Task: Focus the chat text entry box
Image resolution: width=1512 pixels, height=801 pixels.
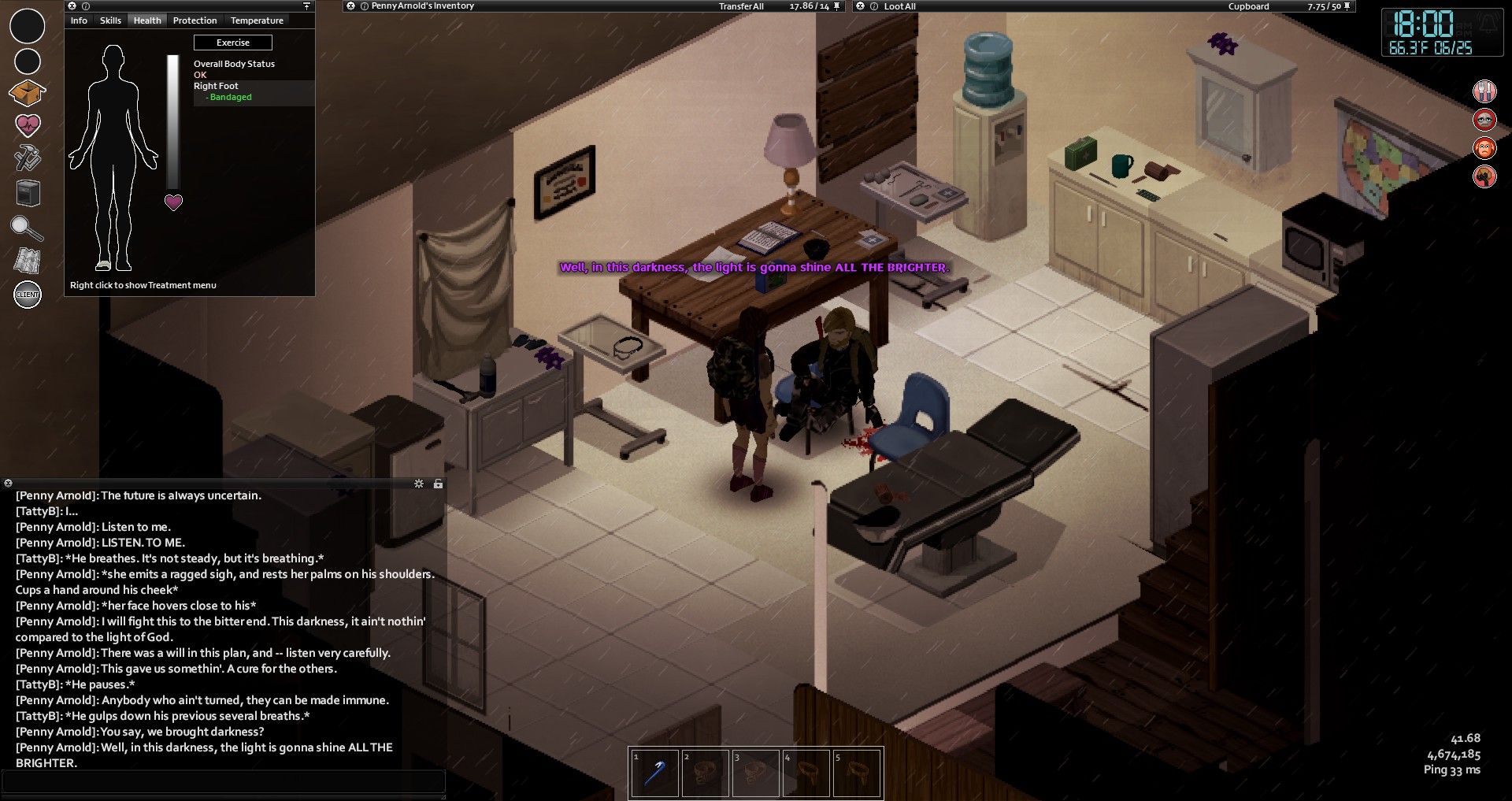Action: [224, 781]
